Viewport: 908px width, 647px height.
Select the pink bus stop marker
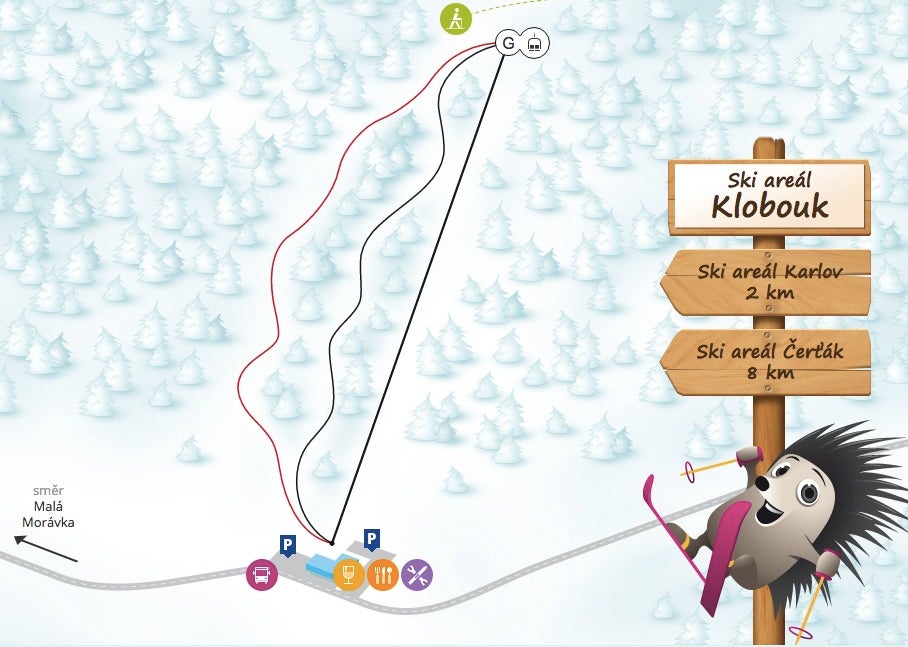(261, 574)
